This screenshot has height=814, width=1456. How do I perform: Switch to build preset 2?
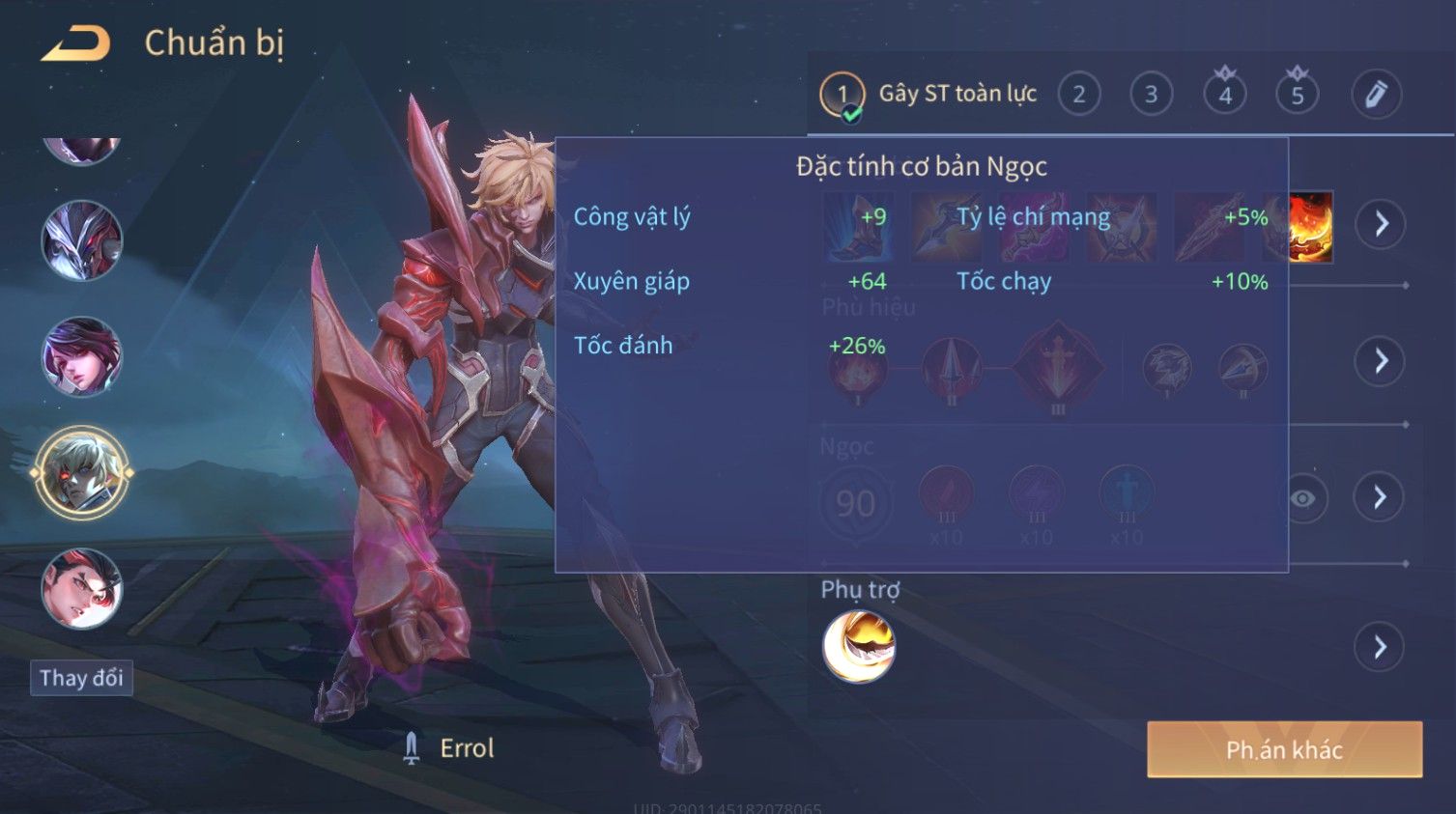(1079, 95)
